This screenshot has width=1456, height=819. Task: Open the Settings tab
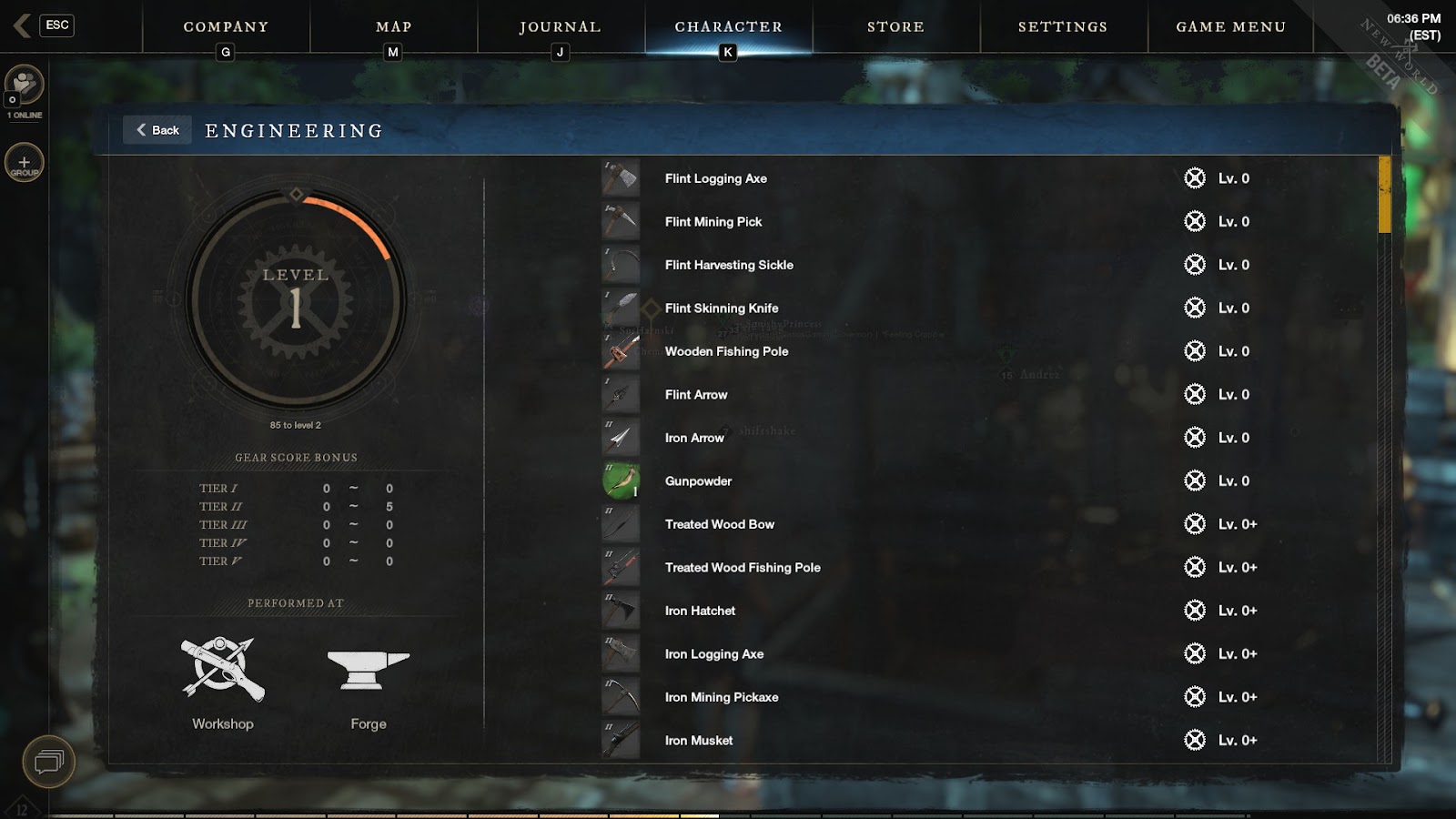point(1063,27)
